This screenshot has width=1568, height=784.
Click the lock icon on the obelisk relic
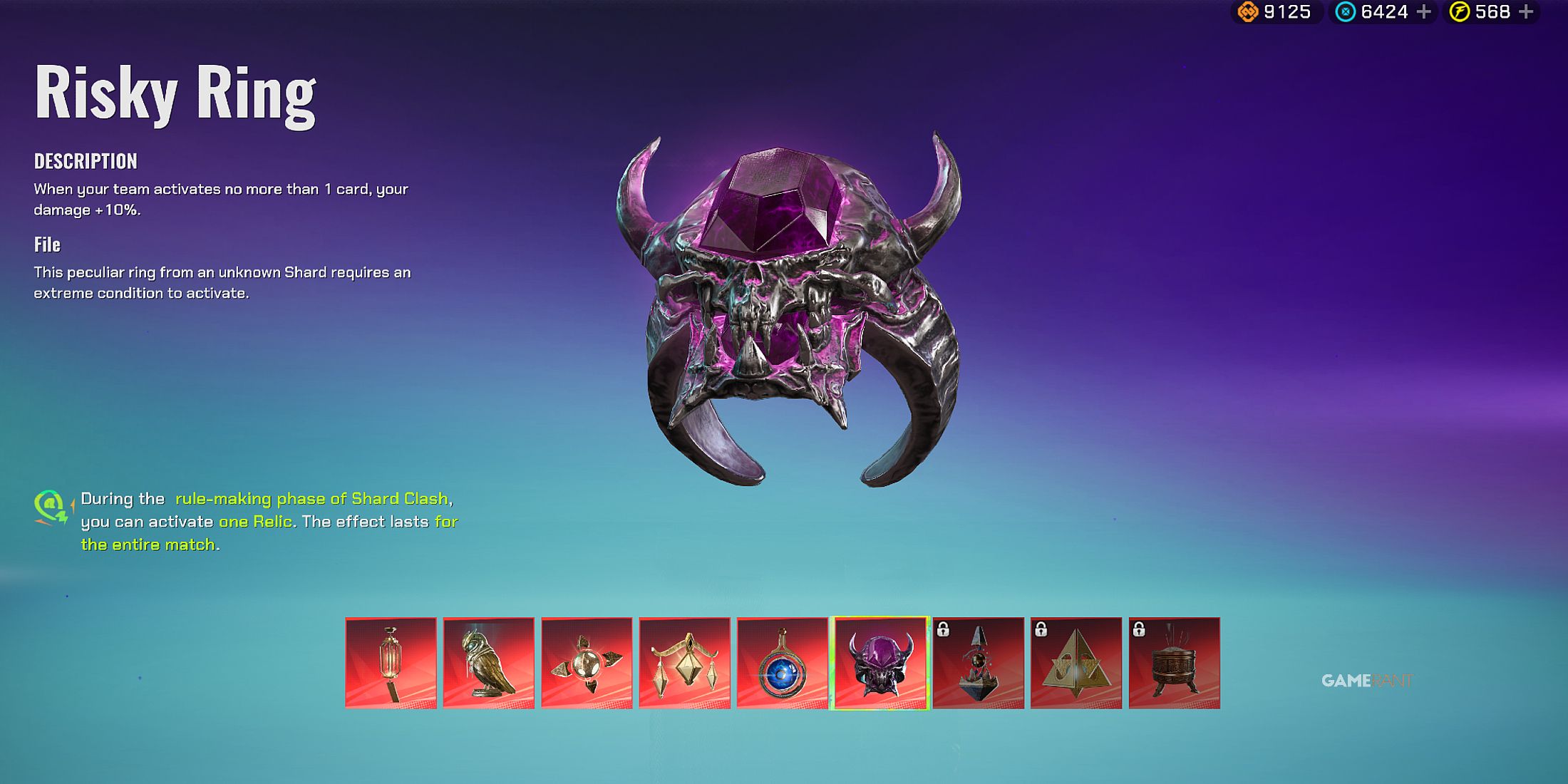[943, 631]
